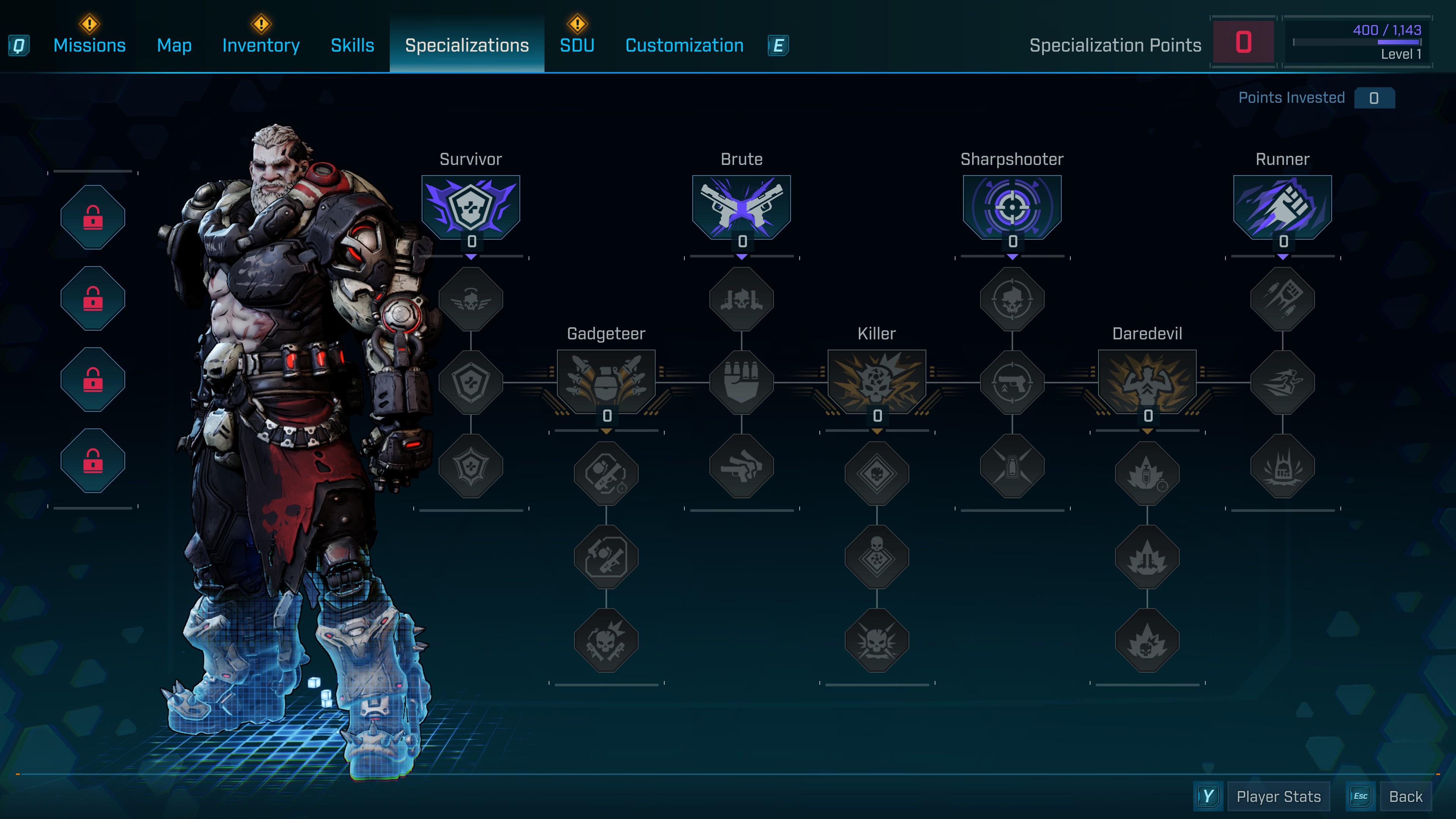Open the Daredevil specialization node

tap(1147, 381)
